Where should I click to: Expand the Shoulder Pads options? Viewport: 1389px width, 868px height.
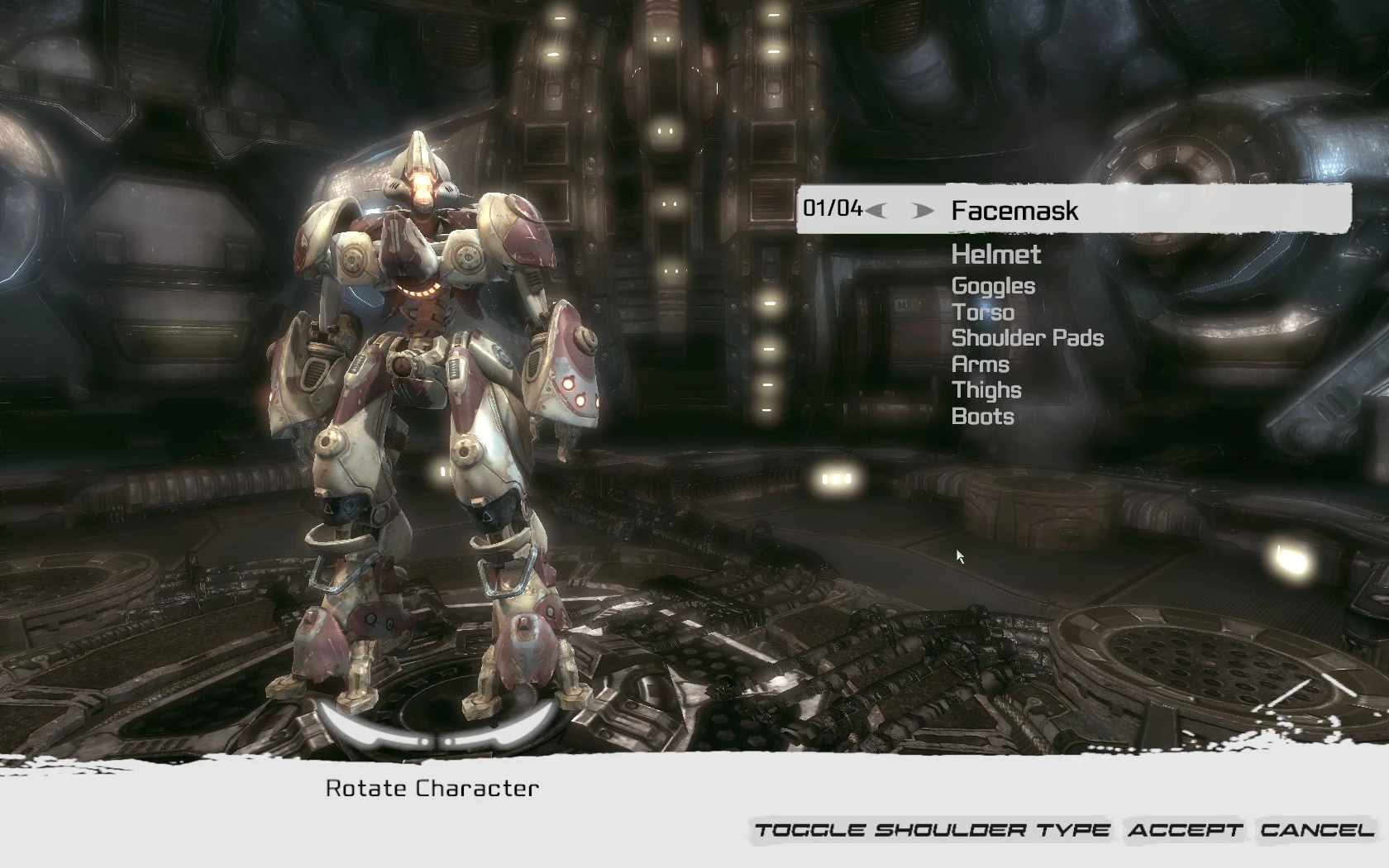click(1027, 338)
